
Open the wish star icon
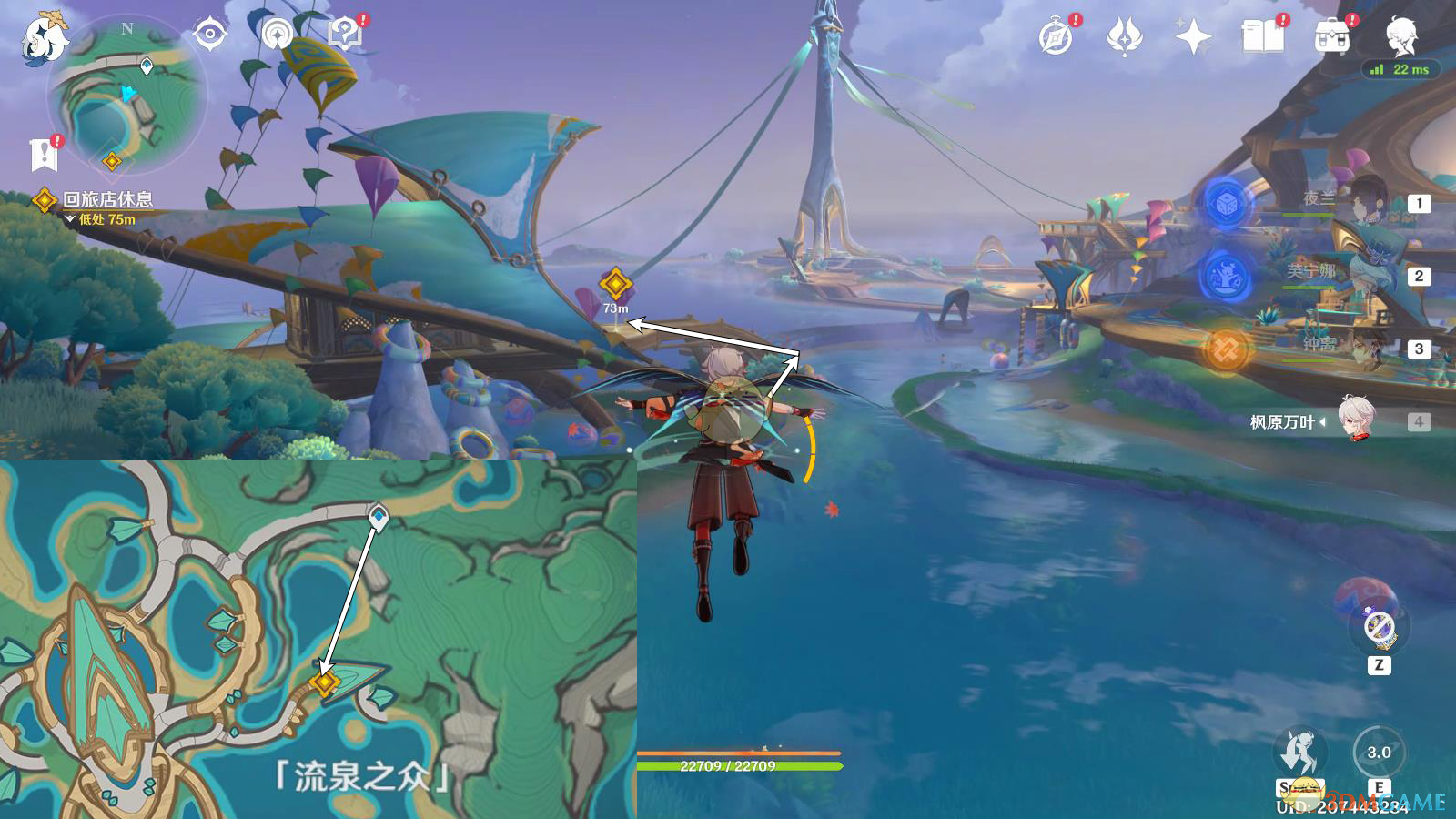[x=1192, y=37]
